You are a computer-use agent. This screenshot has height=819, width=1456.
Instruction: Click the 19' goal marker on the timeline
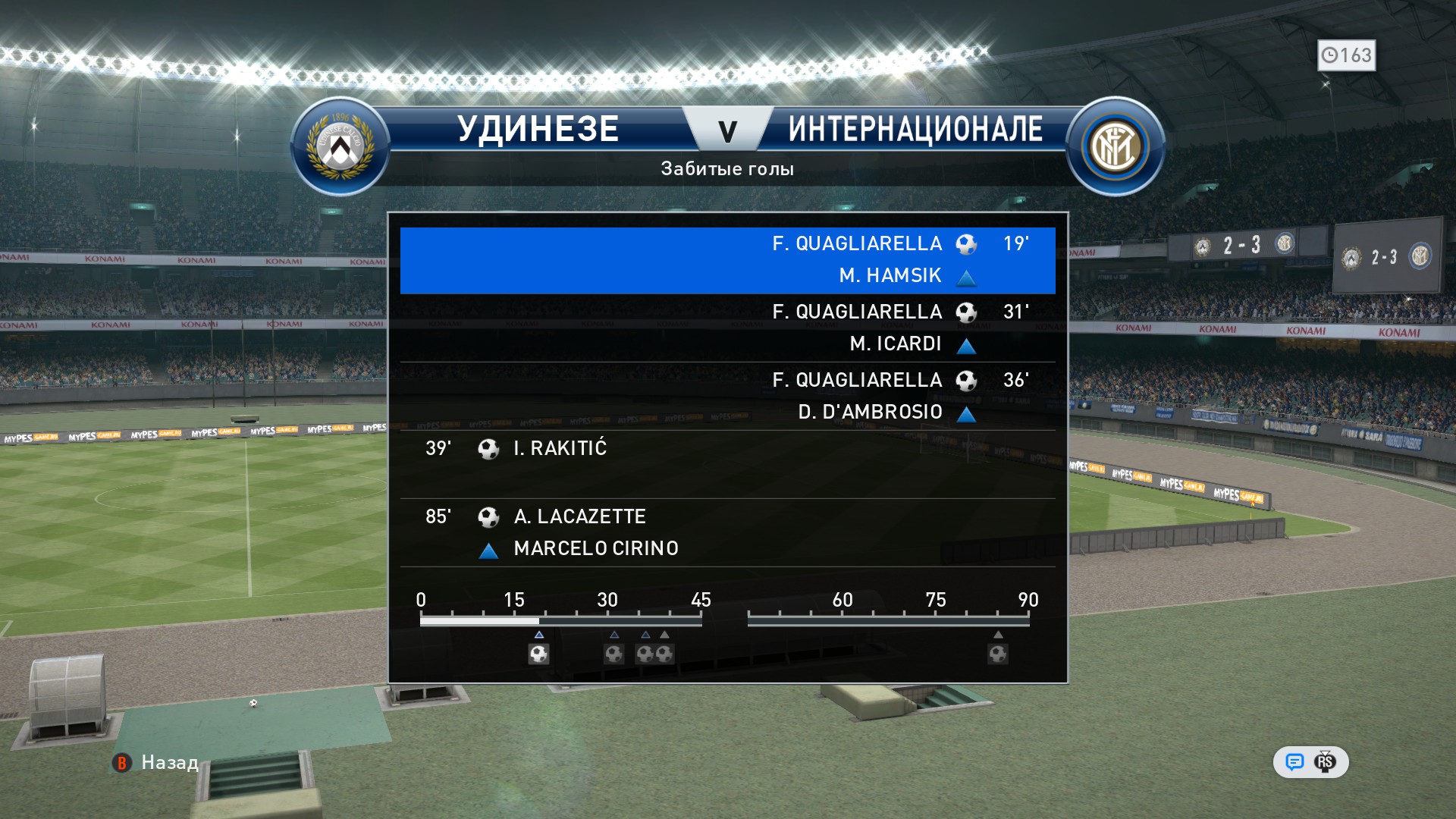pos(538,653)
